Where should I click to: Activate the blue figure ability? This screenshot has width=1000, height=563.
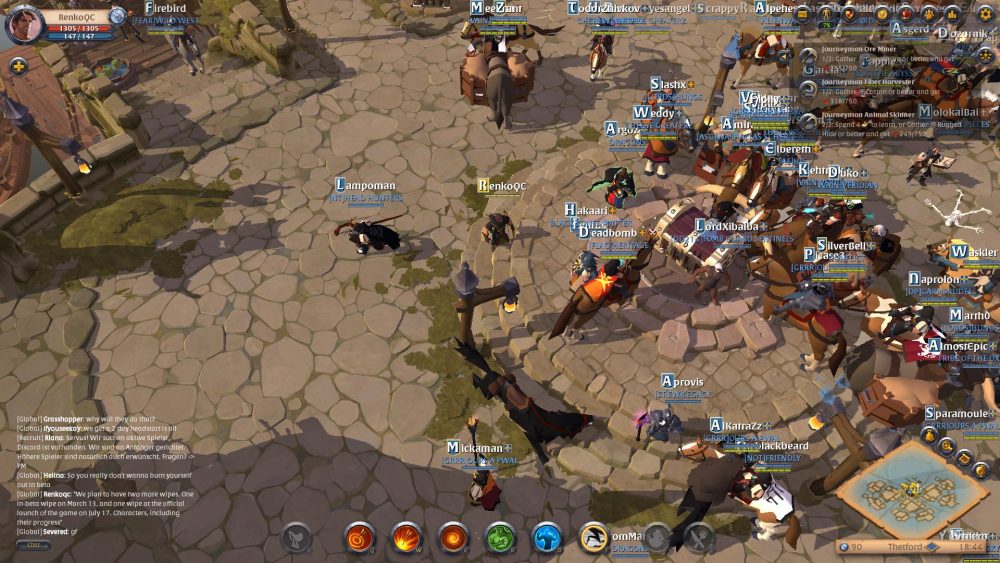(547, 538)
